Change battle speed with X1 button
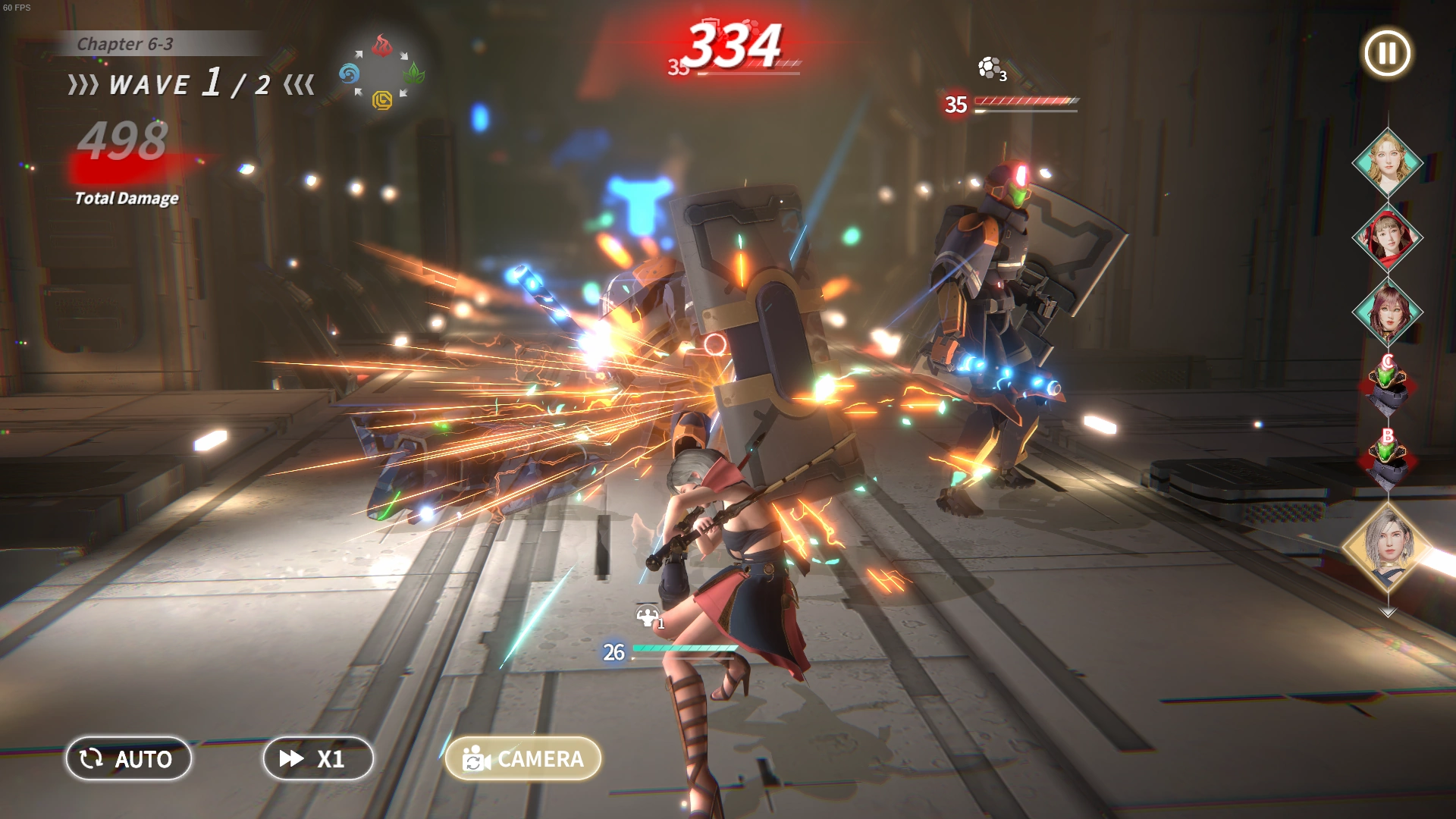 point(318,758)
